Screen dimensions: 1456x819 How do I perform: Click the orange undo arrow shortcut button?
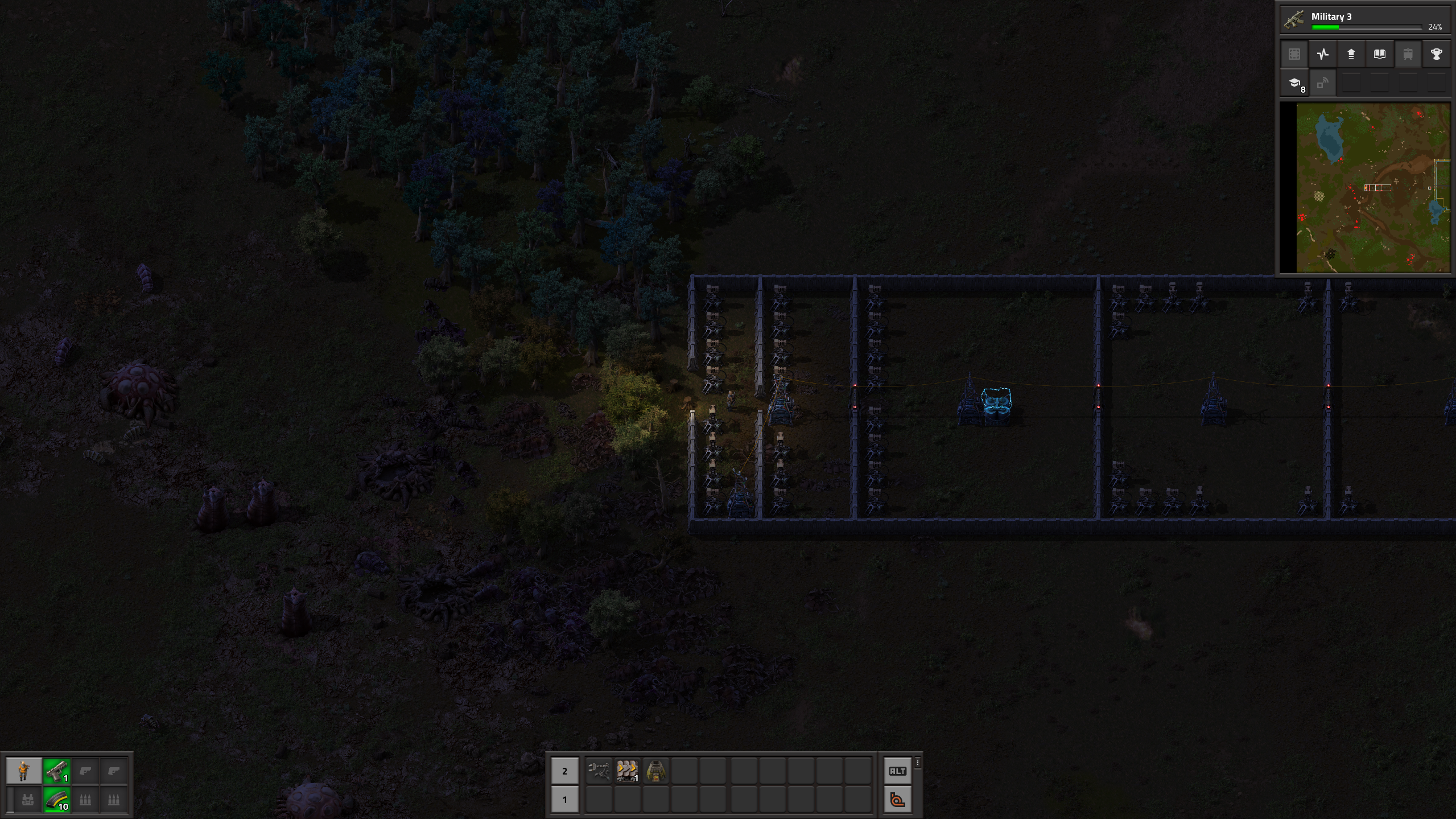click(897, 800)
